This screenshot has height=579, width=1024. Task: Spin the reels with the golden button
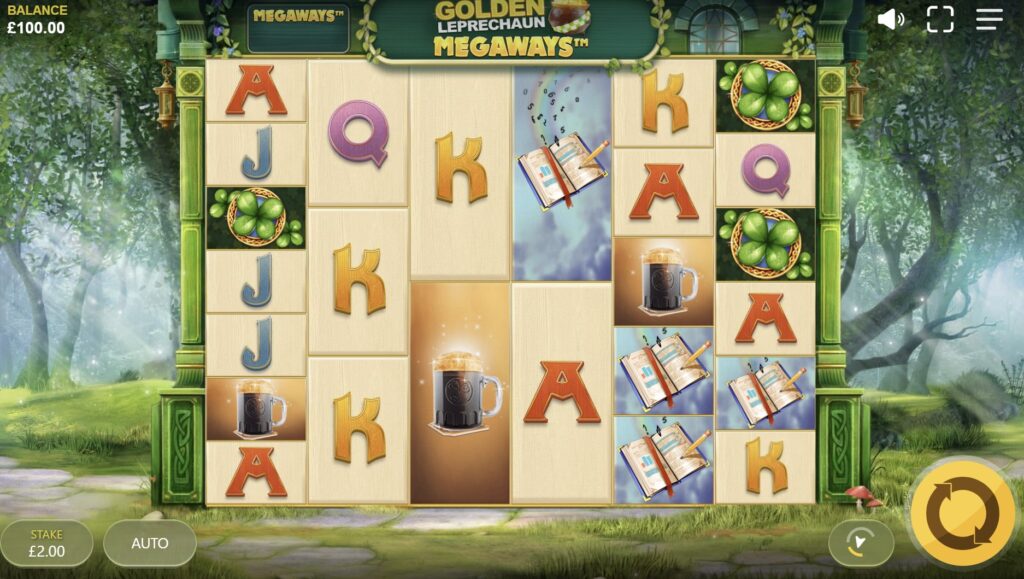coord(961,513)
